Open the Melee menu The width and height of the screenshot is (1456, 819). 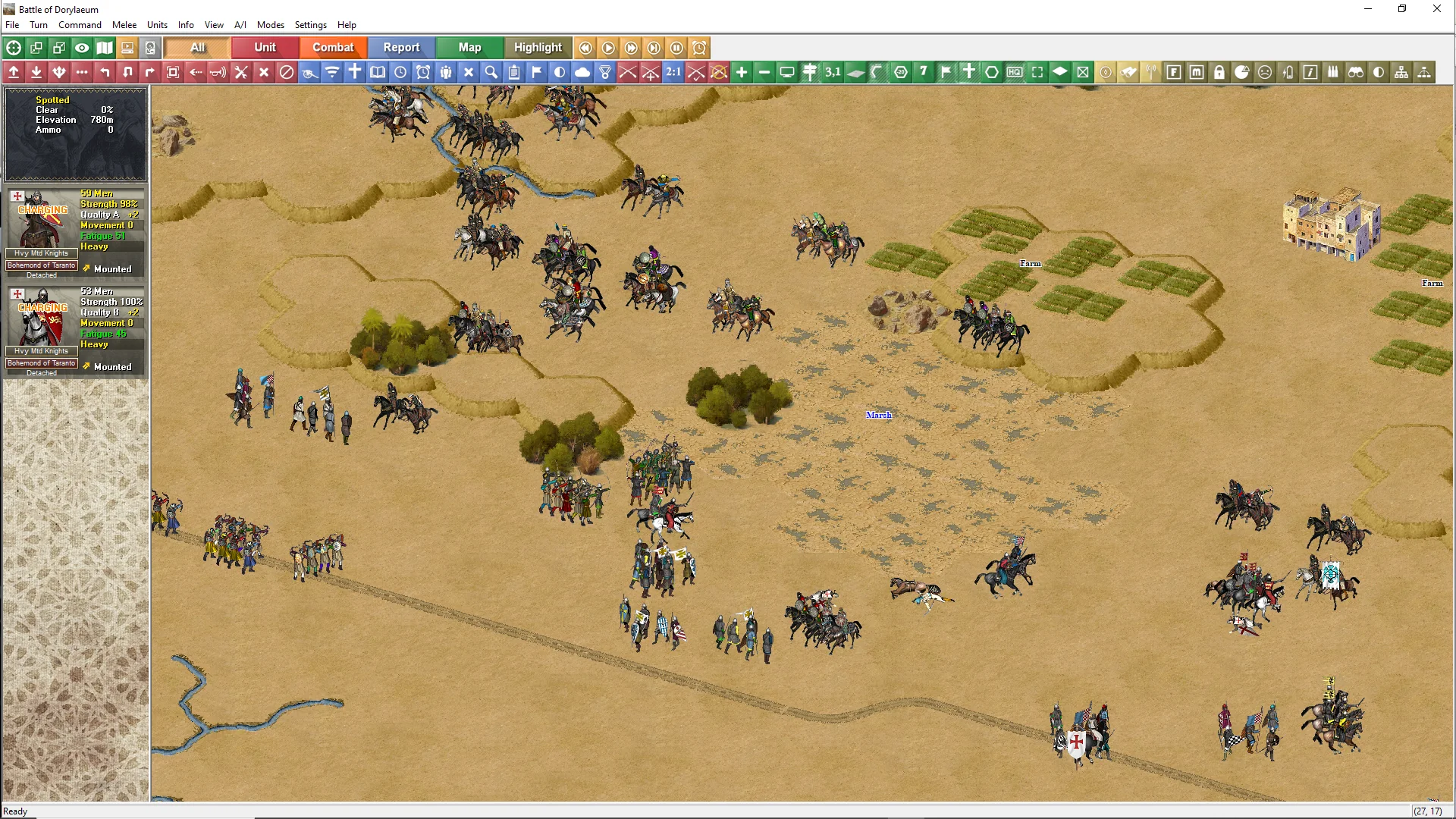point(124,25)
